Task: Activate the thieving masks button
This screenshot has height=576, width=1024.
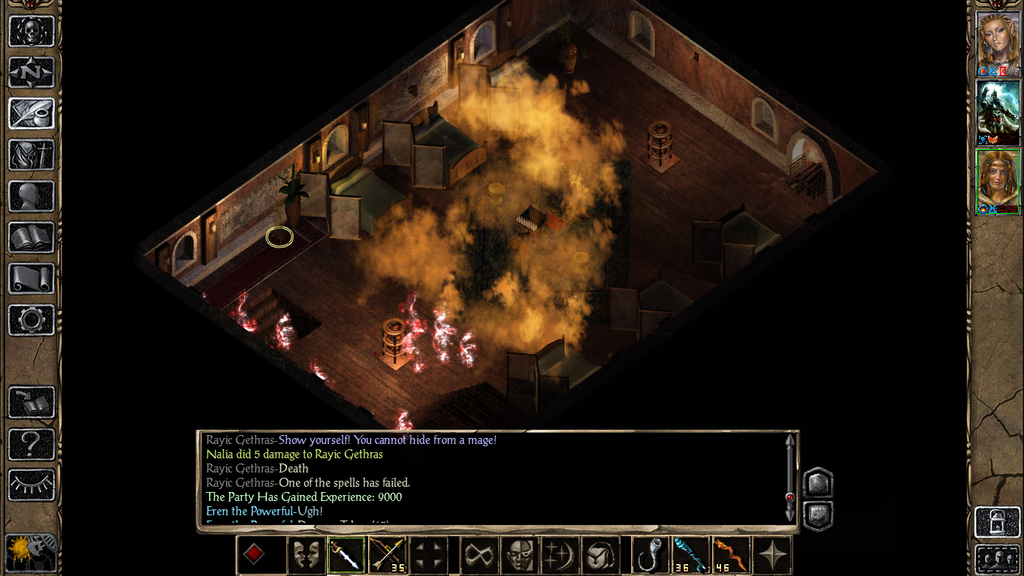Action: 307,555
